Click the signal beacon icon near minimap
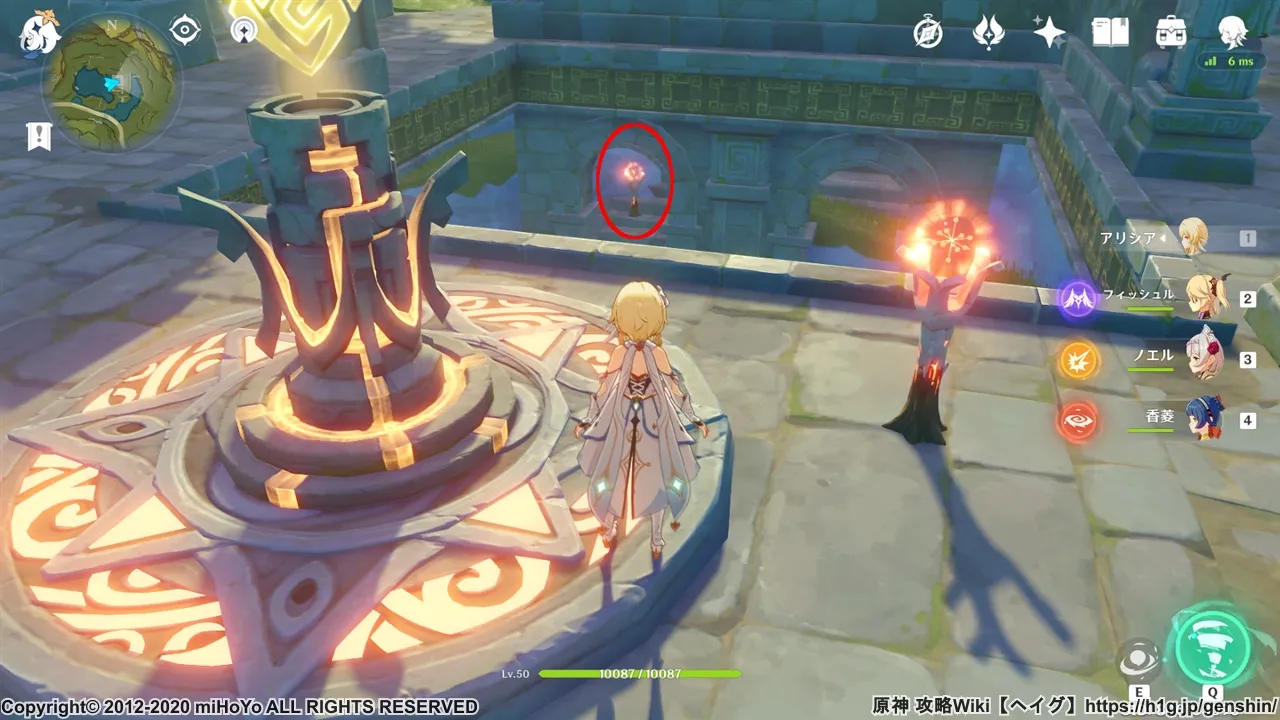This screenshot has width=1280, height=720. coord(243,31)
